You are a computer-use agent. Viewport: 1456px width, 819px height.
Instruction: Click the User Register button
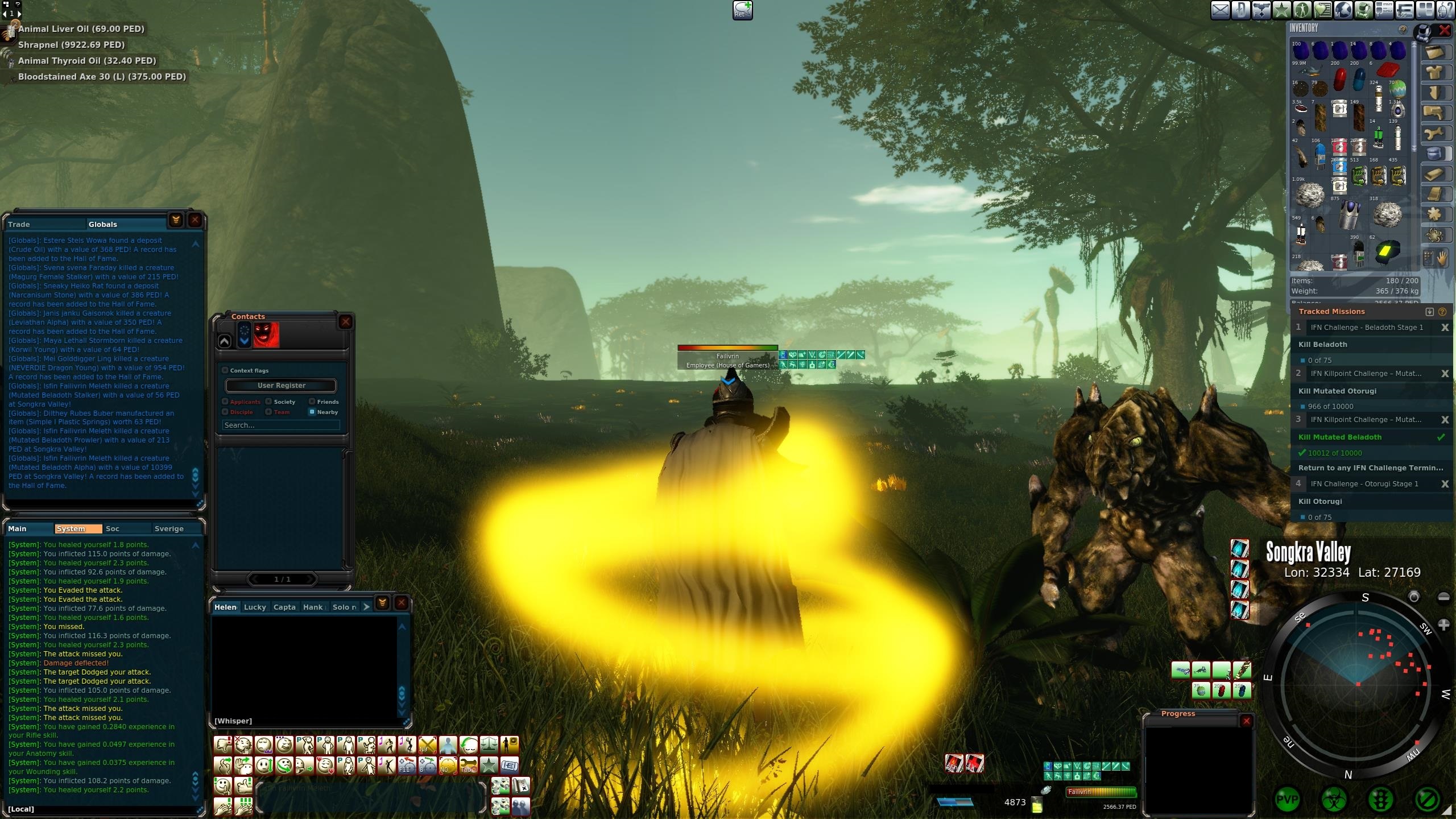tap(281, 386)
